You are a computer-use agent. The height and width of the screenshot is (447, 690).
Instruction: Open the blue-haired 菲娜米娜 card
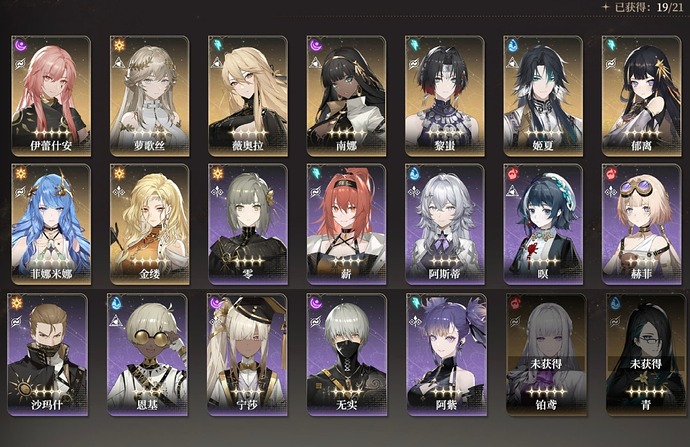point(51,222)
